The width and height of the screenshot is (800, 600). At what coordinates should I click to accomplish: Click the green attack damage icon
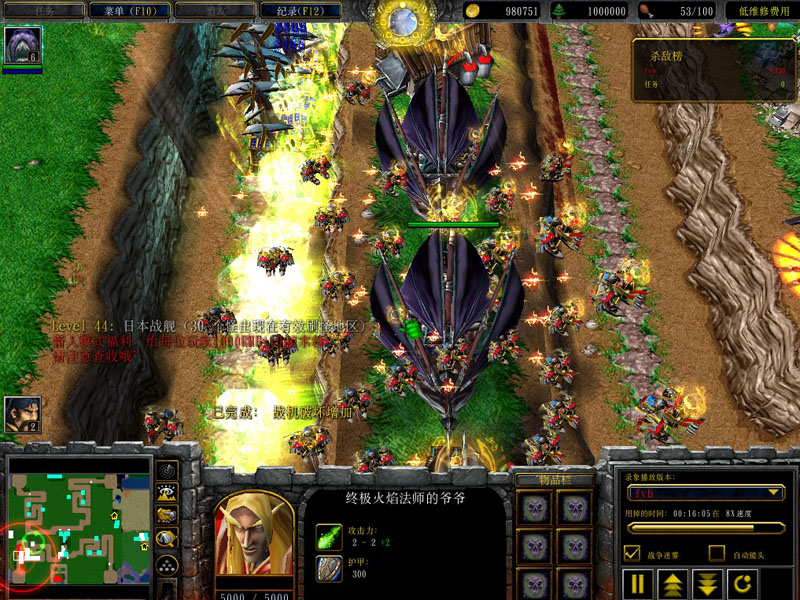[x=329, y=535]
